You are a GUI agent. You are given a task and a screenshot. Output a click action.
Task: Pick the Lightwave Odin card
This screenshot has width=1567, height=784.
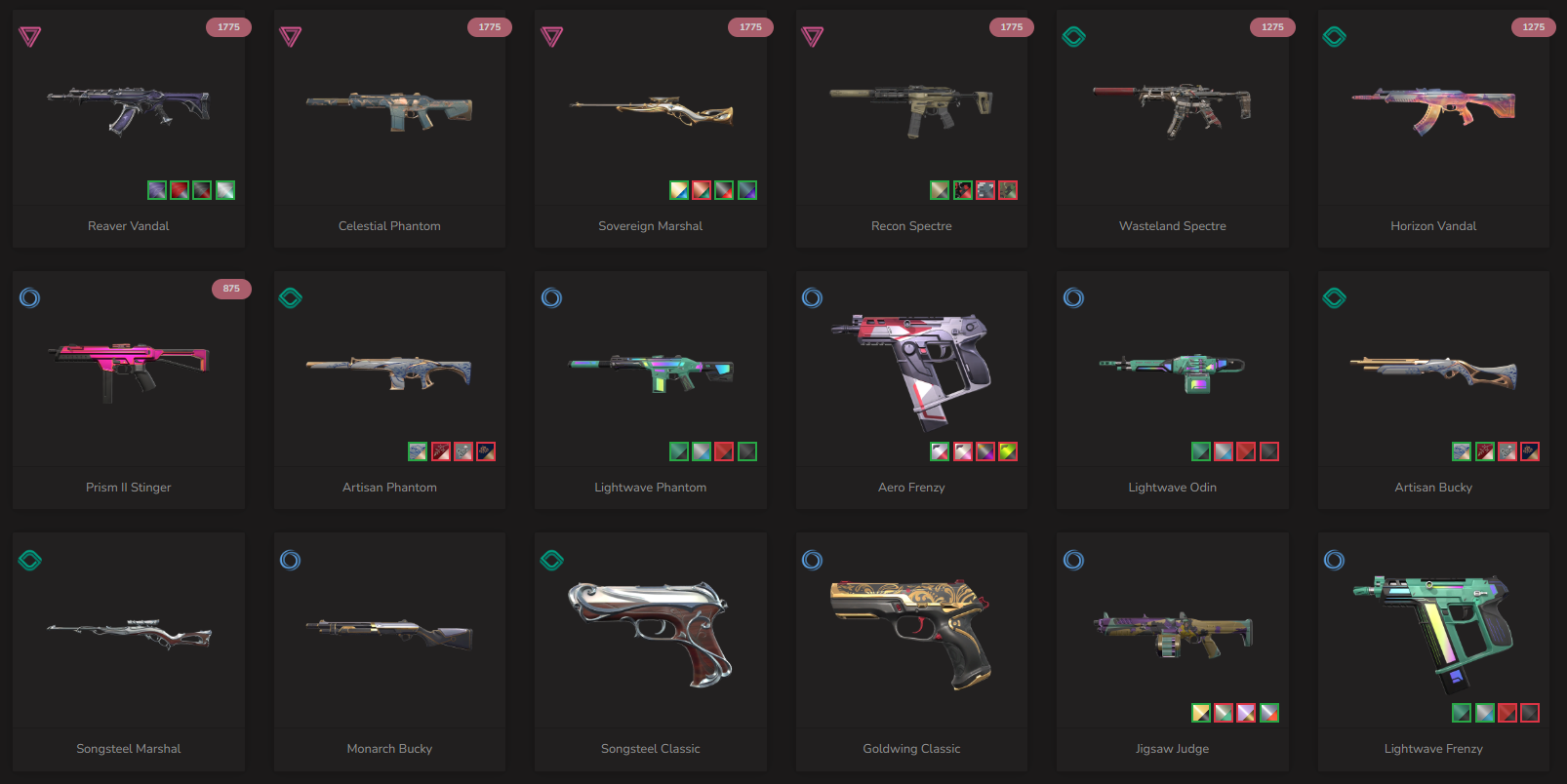[x=1172, y=371]
